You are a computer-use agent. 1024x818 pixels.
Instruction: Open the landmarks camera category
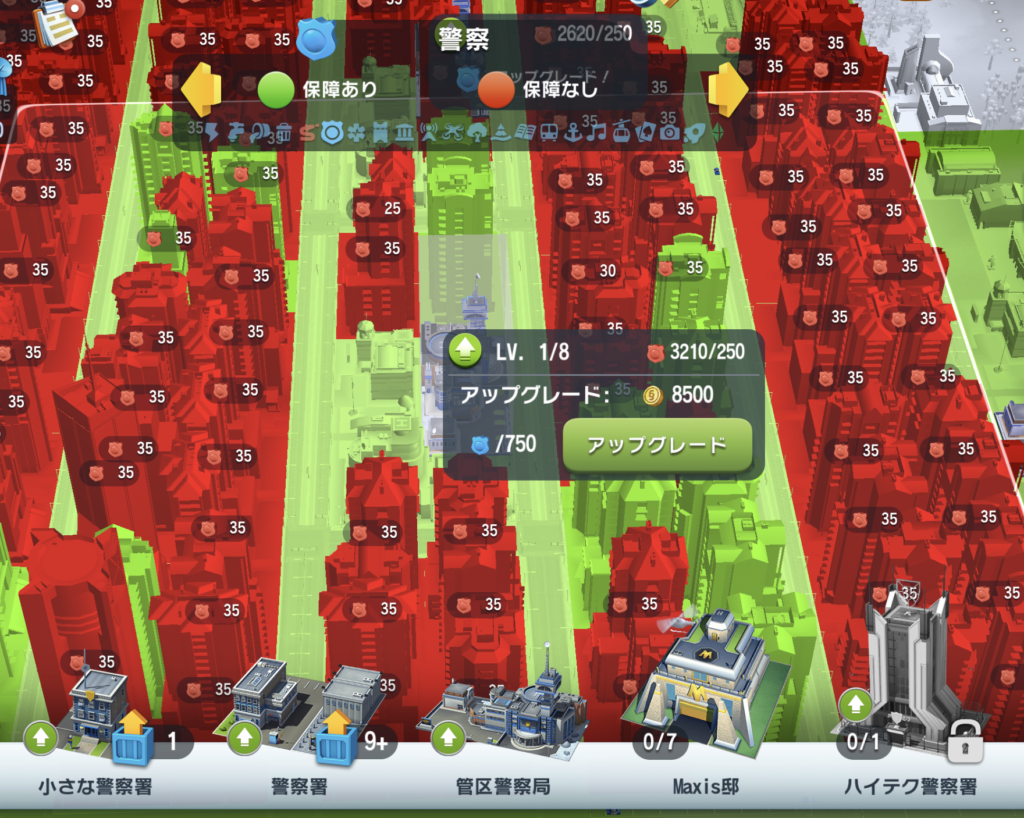tap(669, 131)
